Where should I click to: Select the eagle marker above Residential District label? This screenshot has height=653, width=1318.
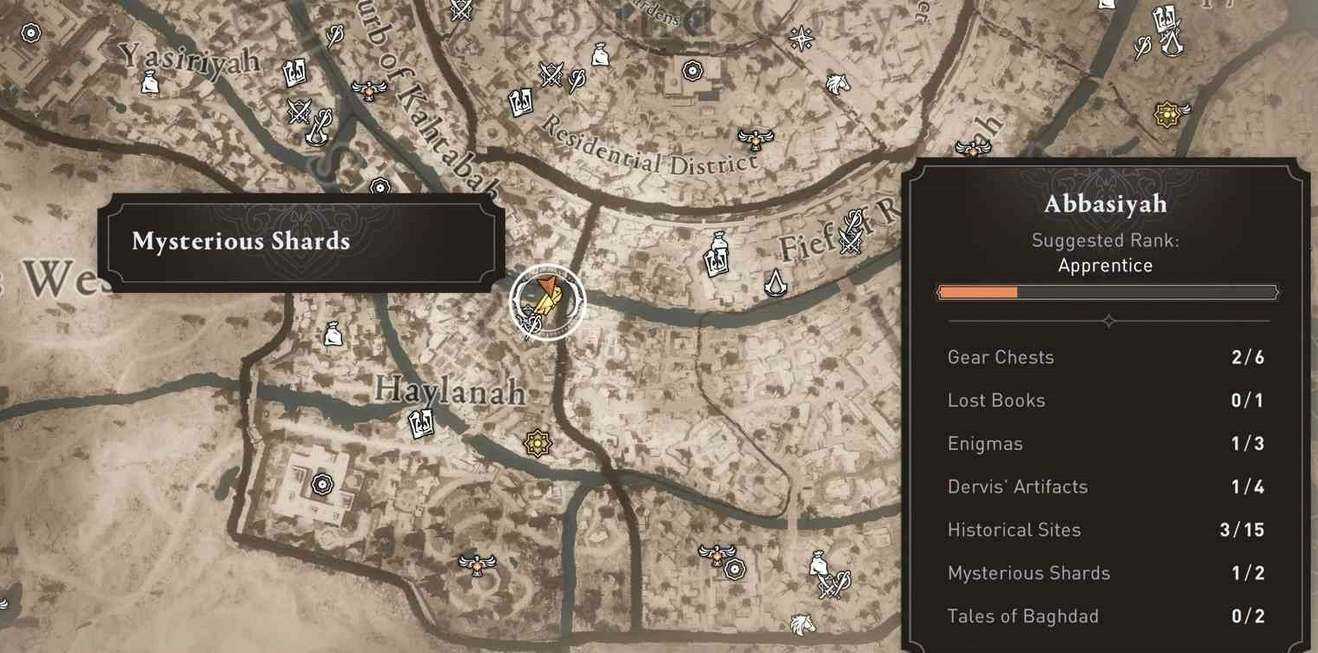pos(754,138)
